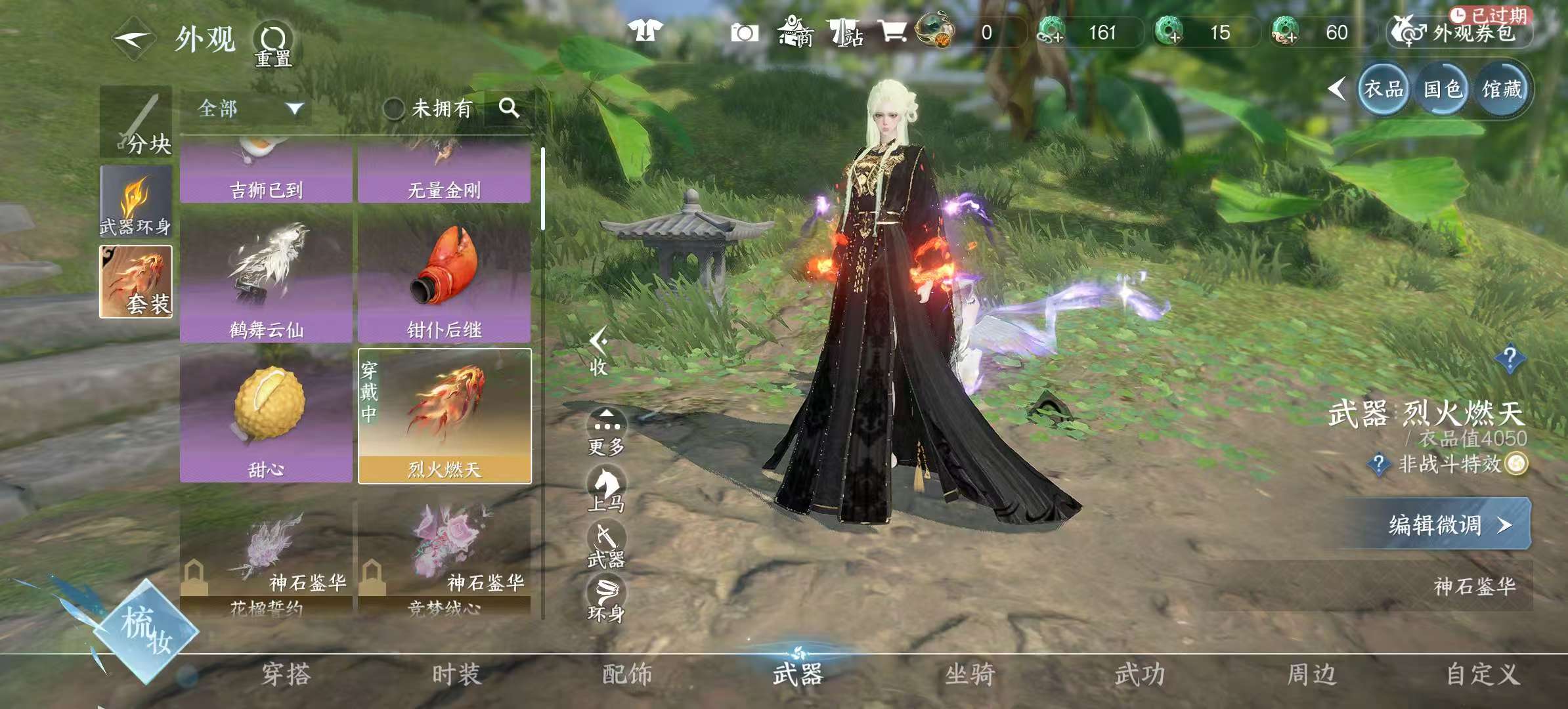Open the weapon search magnifier
This screenshot has width=1568, height=709.
(x=509, y=108)
